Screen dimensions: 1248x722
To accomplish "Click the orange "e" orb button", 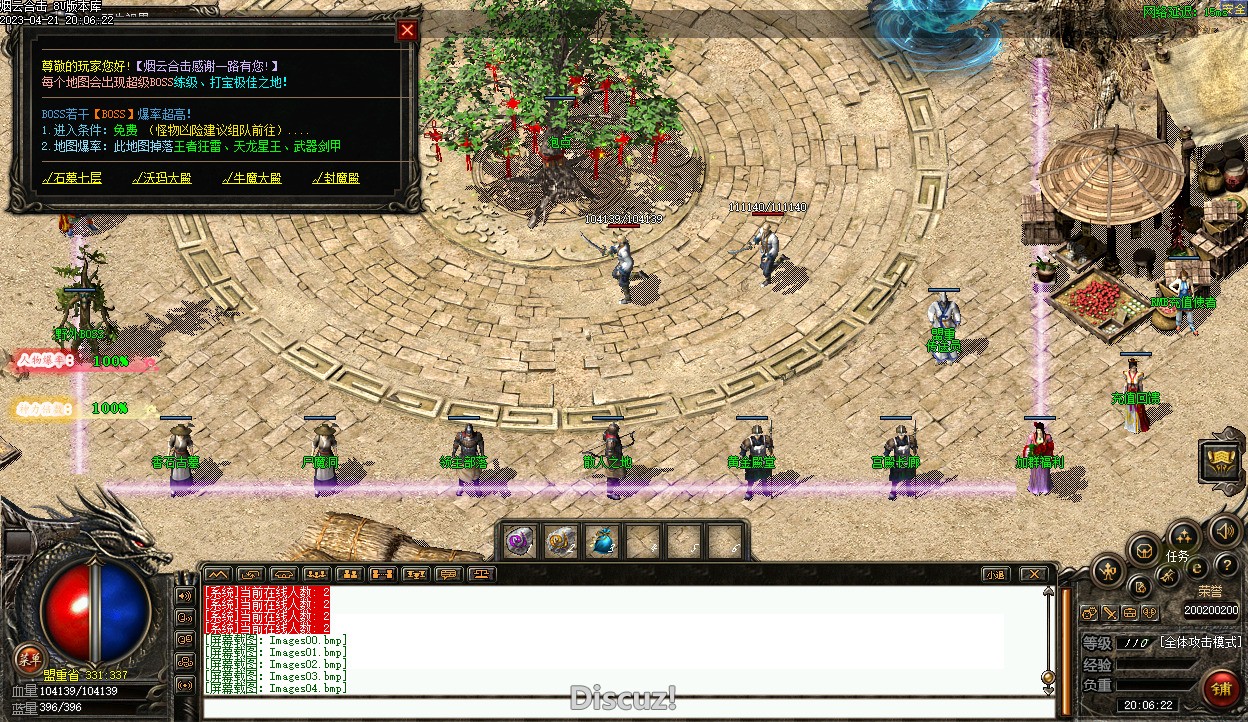I will tap(1196, 567).
